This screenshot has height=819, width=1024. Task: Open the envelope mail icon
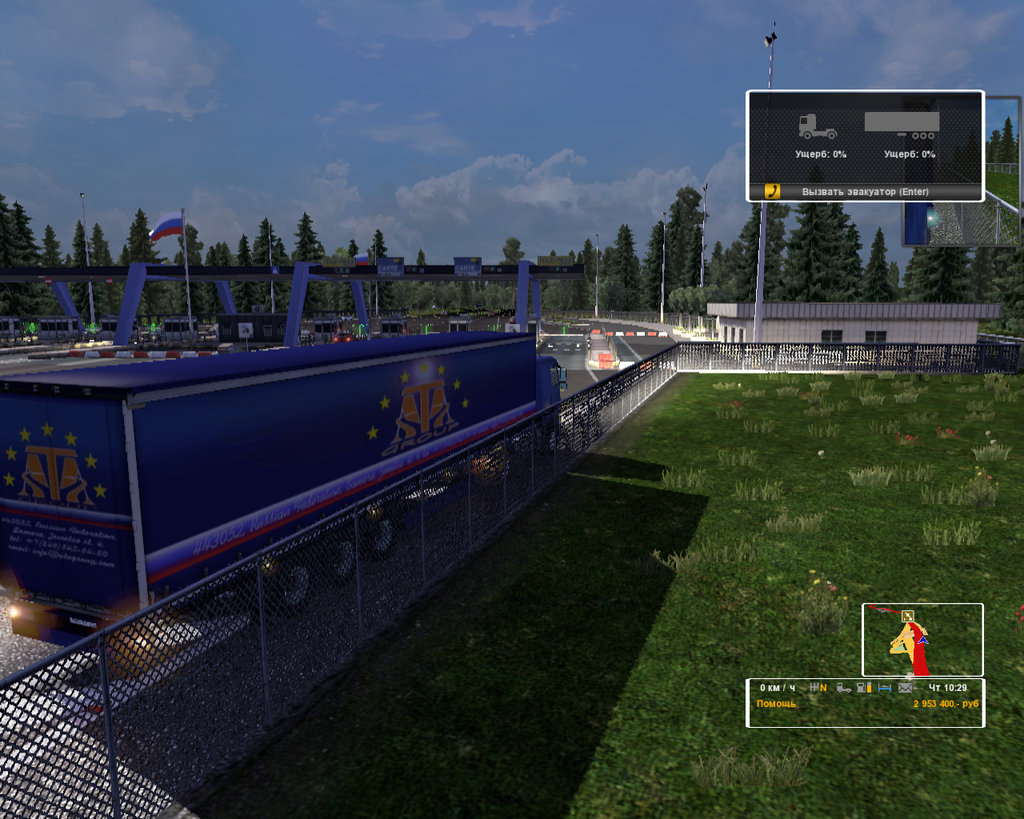click(905, 688)
